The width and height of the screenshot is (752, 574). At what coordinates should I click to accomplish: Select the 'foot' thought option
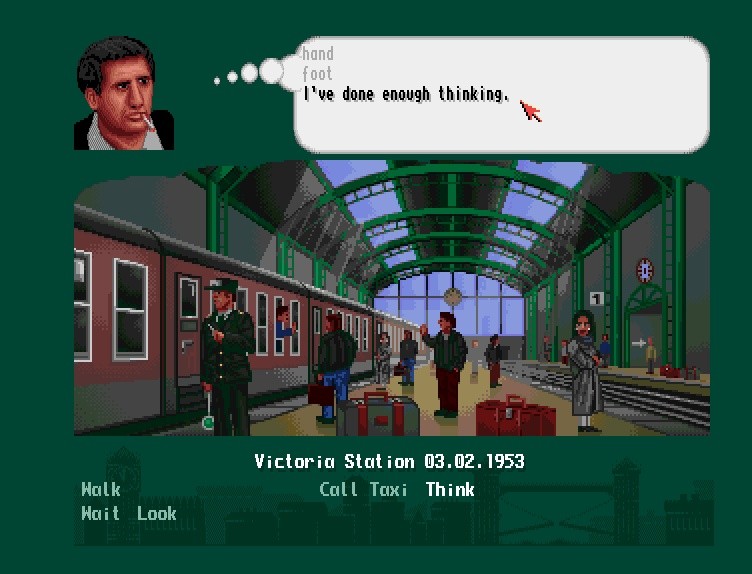pos(318,74)
